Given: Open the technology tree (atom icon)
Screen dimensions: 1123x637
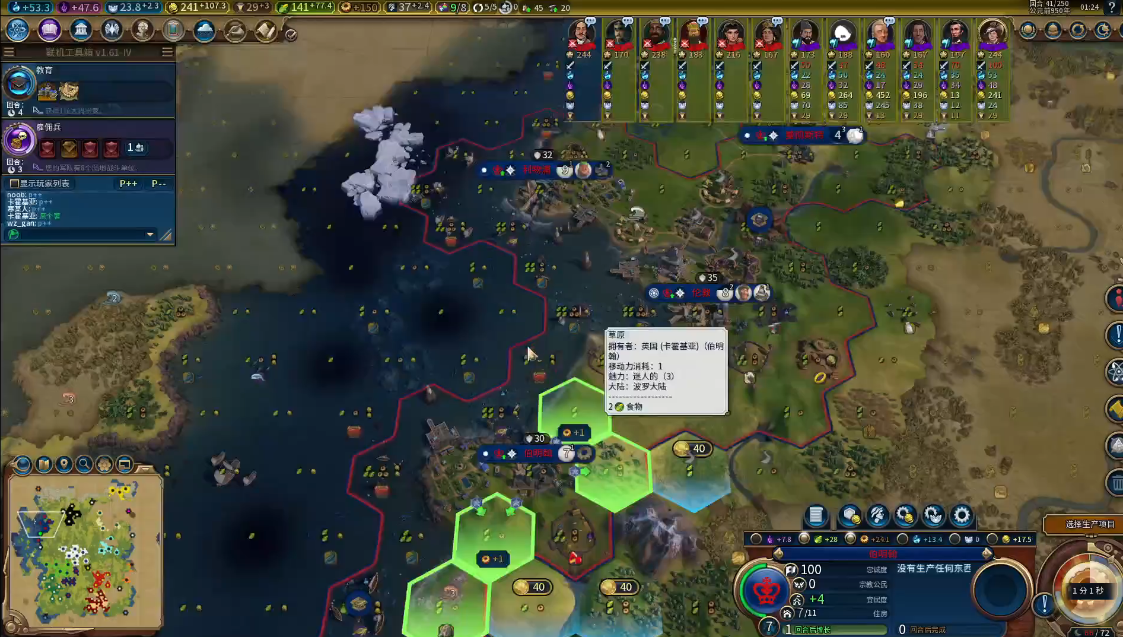Looking at the screenshot, I should (x=17, y=30).
